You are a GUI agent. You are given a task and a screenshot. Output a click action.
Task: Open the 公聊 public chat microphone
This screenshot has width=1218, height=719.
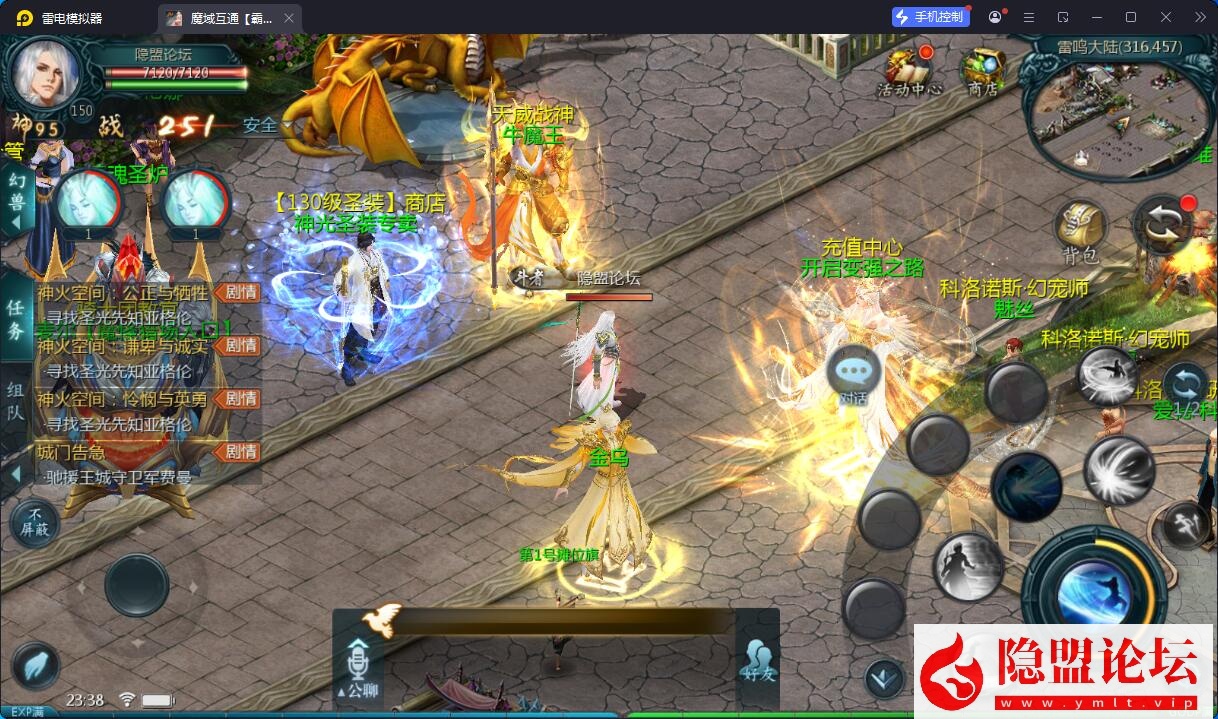click(x=358, y=666)
